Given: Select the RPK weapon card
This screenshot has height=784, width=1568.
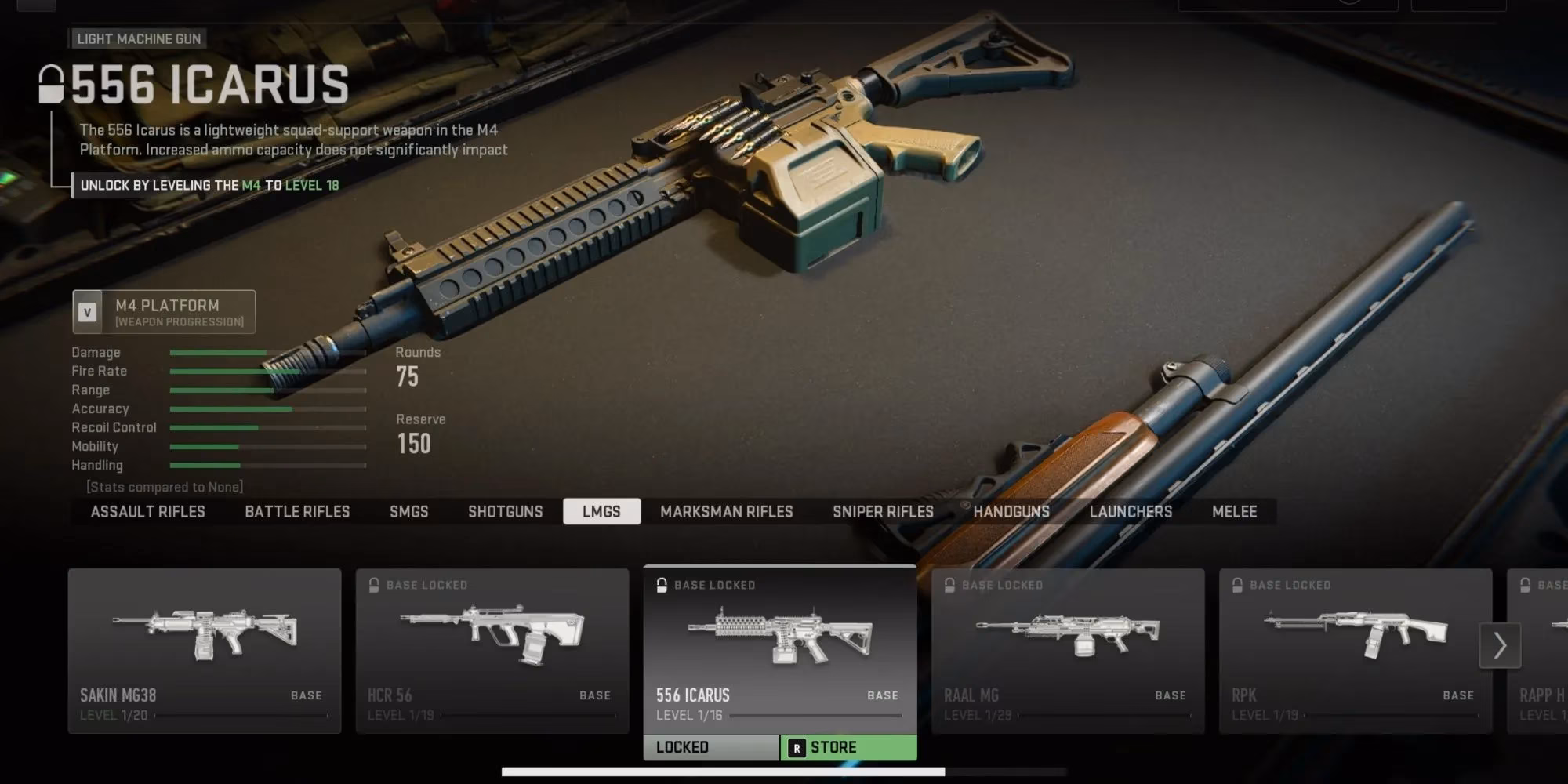Looking at the screenshot, I should pyautogui.click(x=1355, y=651).
